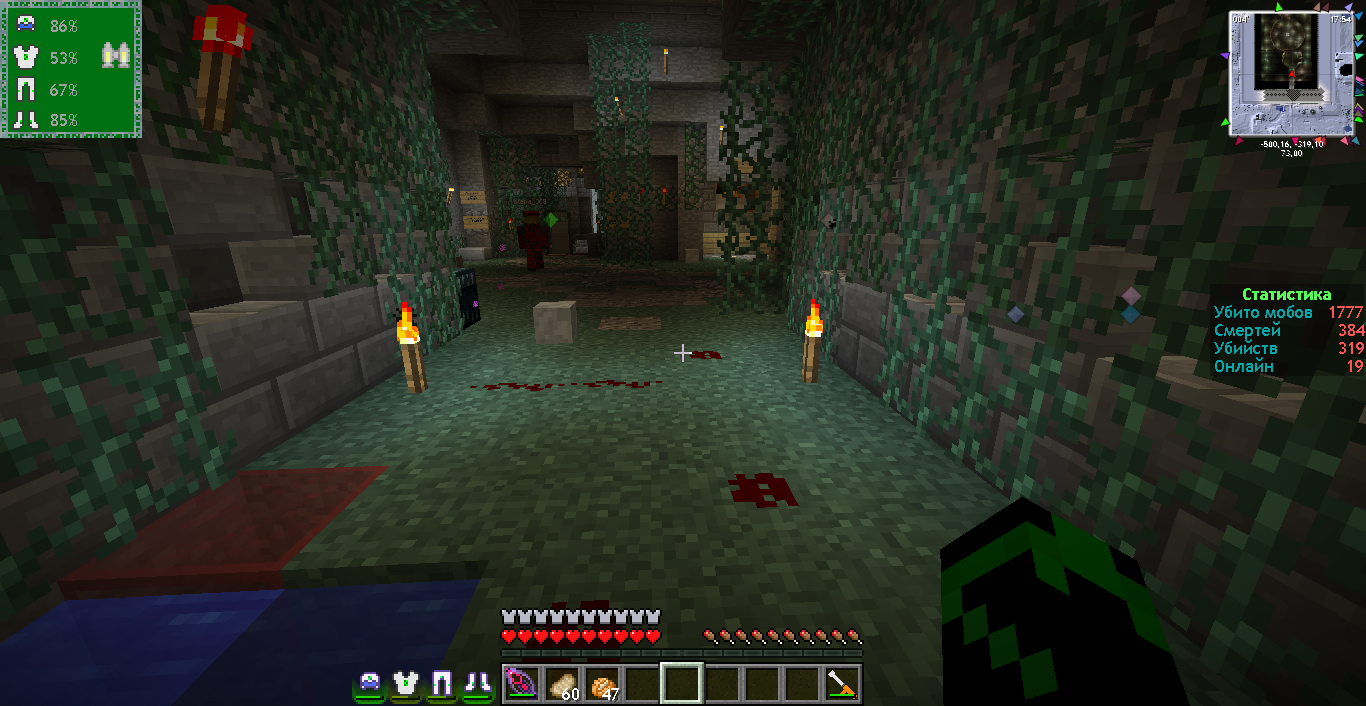Click the boots icon beside the hotbar
This screenshot has width=1366, height=706.
pyautogui.click(x=476, y=683)
